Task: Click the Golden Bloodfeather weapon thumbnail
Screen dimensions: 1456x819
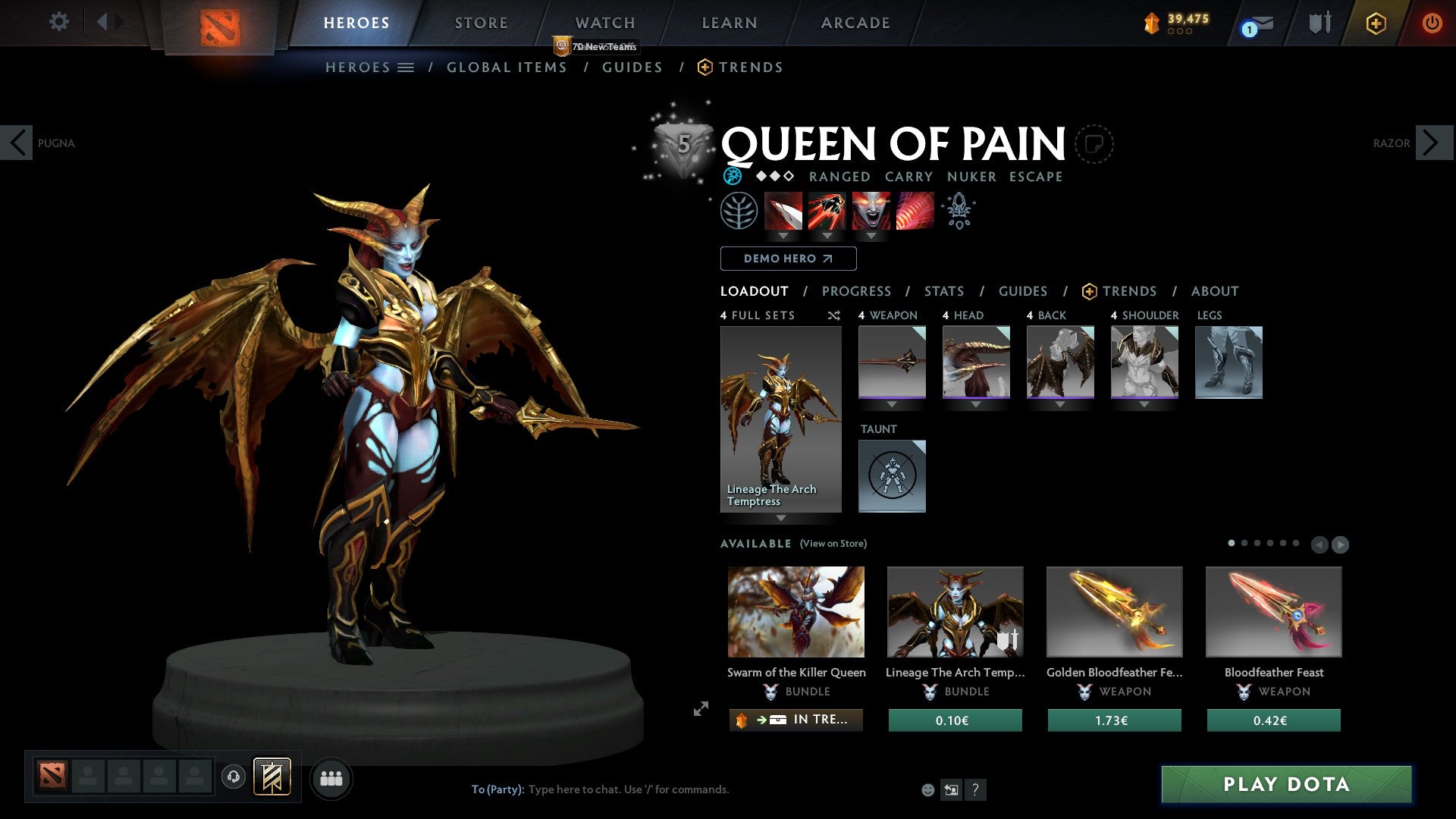Action: tap(1114, 611)
